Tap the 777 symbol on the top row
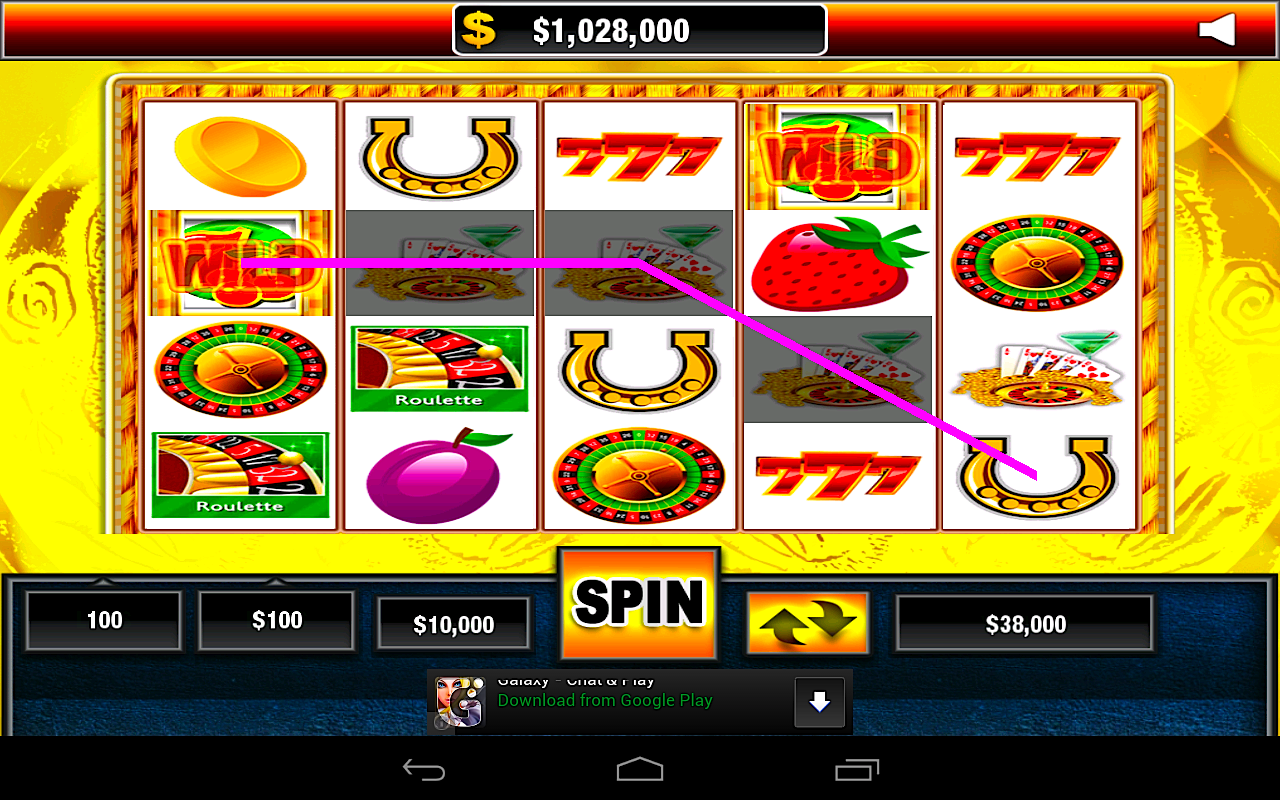 pyautogui.click(x=638, y=155)
